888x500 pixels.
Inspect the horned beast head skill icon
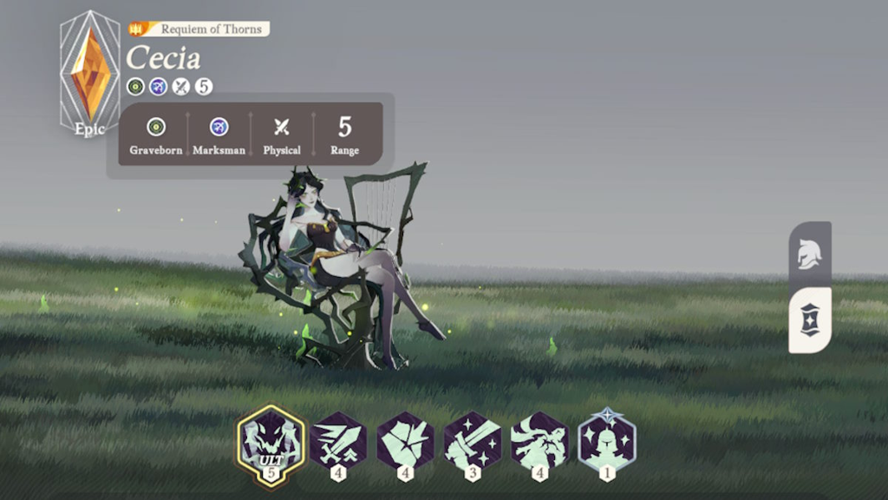[x=539, y=441]
